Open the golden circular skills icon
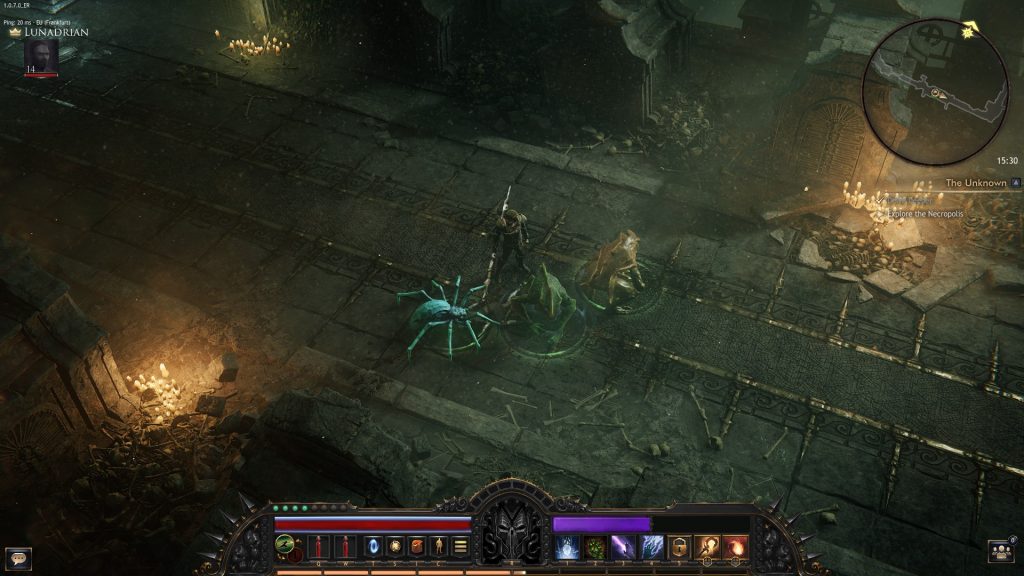 point(395,546)
